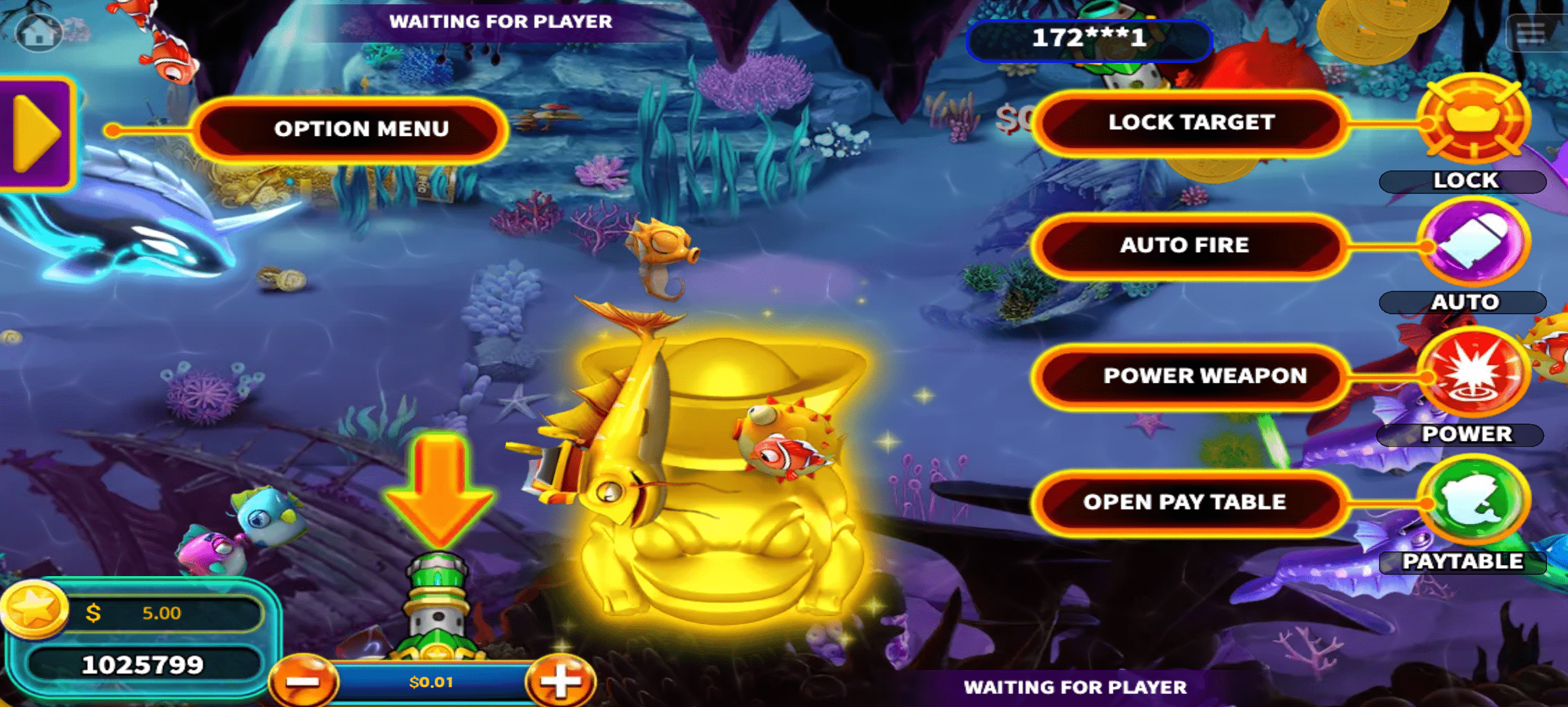Click the gold star coin icon

pos(35,608)
